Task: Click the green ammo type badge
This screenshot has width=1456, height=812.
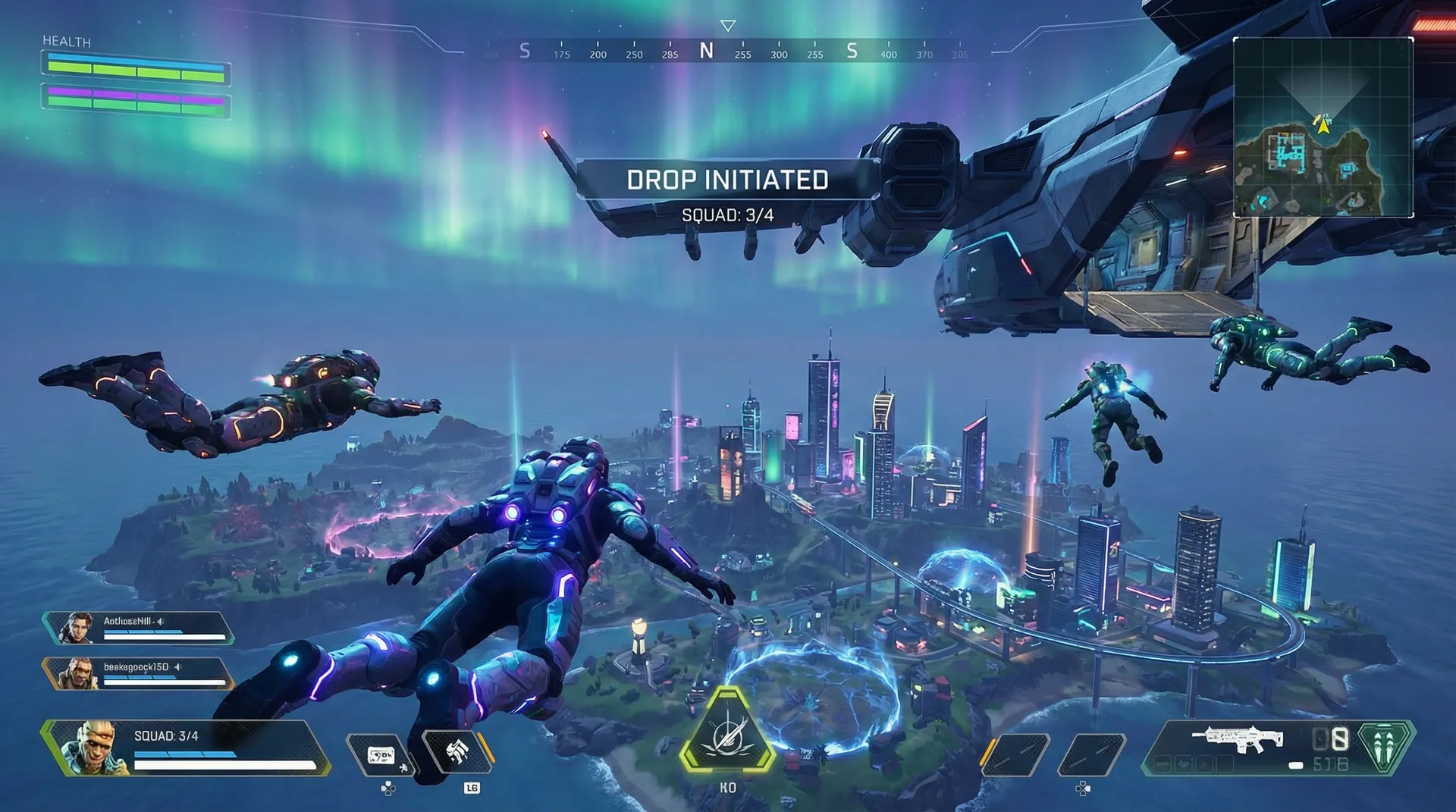Action: coord(1385,746)
